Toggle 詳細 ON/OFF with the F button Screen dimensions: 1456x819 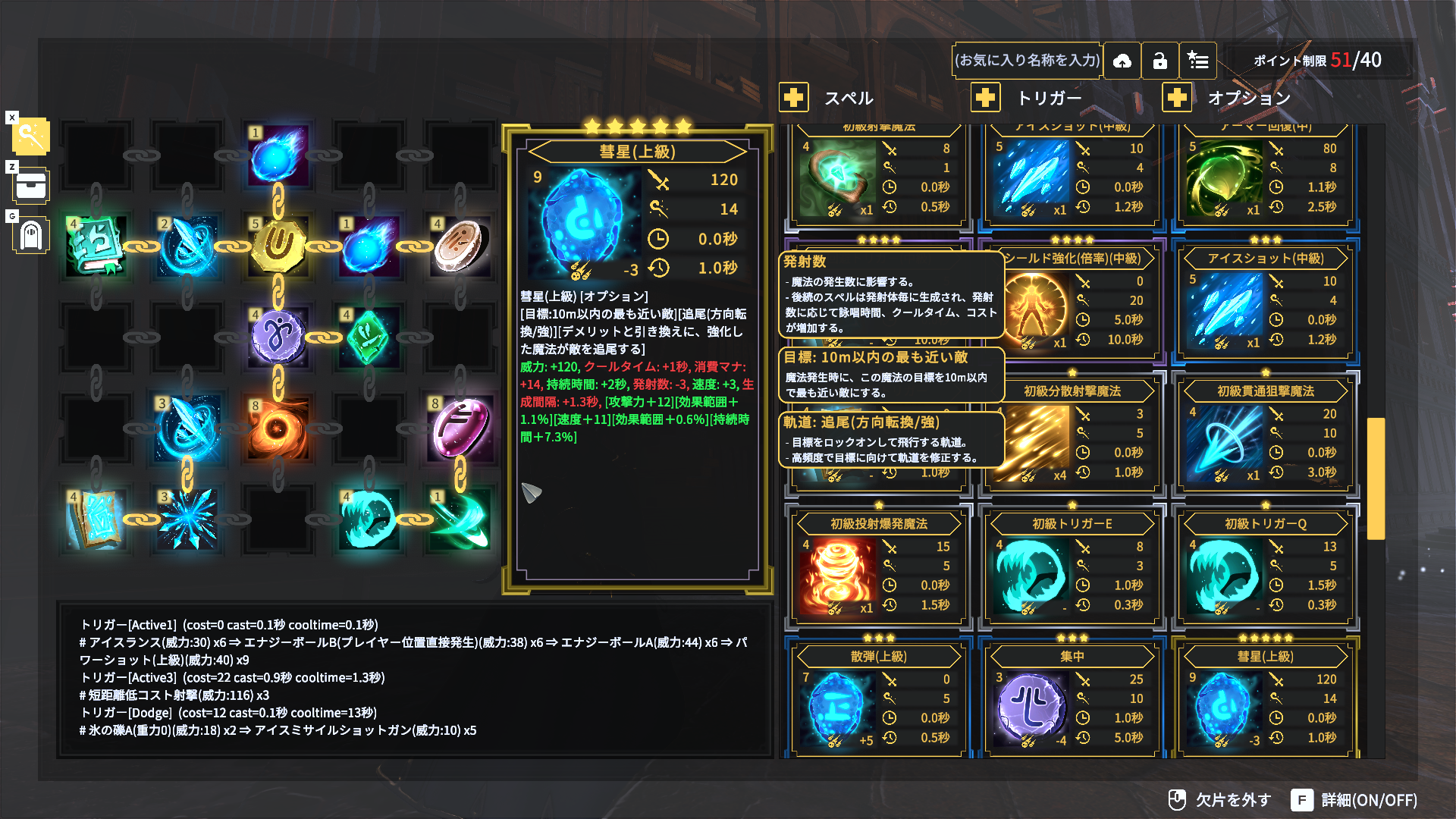coord(1301,800)
